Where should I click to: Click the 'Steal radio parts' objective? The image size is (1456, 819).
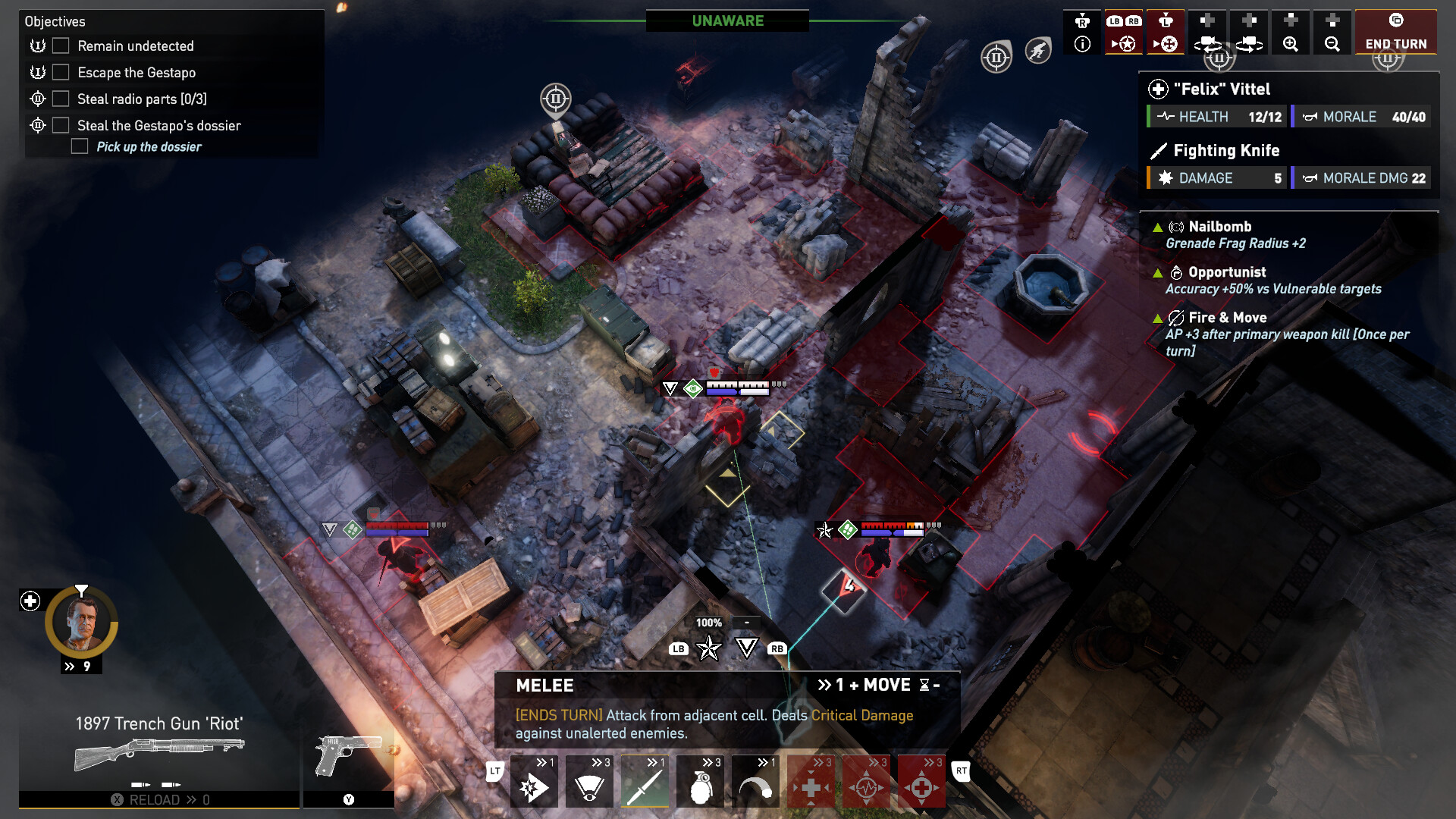click(141, 99)
